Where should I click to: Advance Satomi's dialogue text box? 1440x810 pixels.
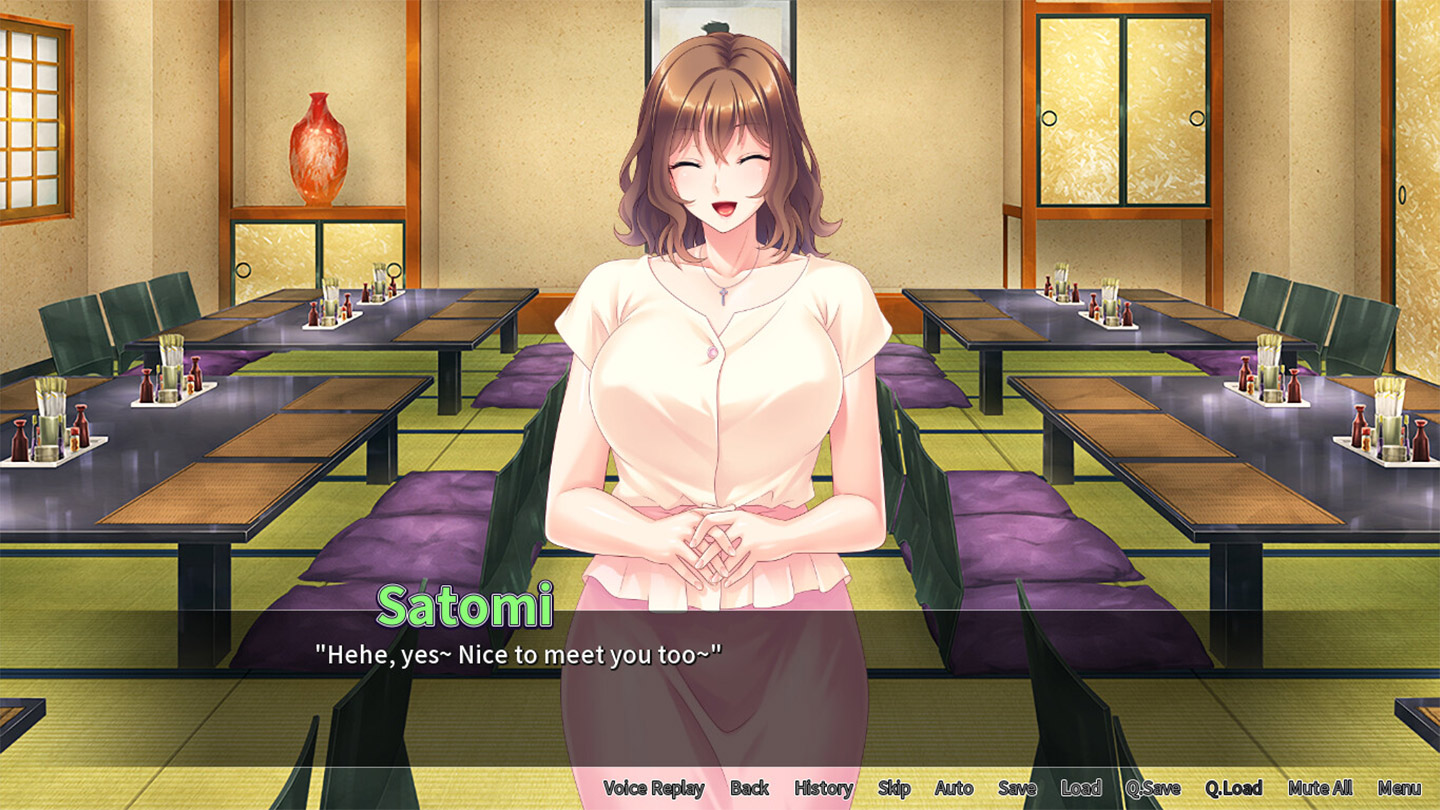pyautogui.click(x=720, y=690)
